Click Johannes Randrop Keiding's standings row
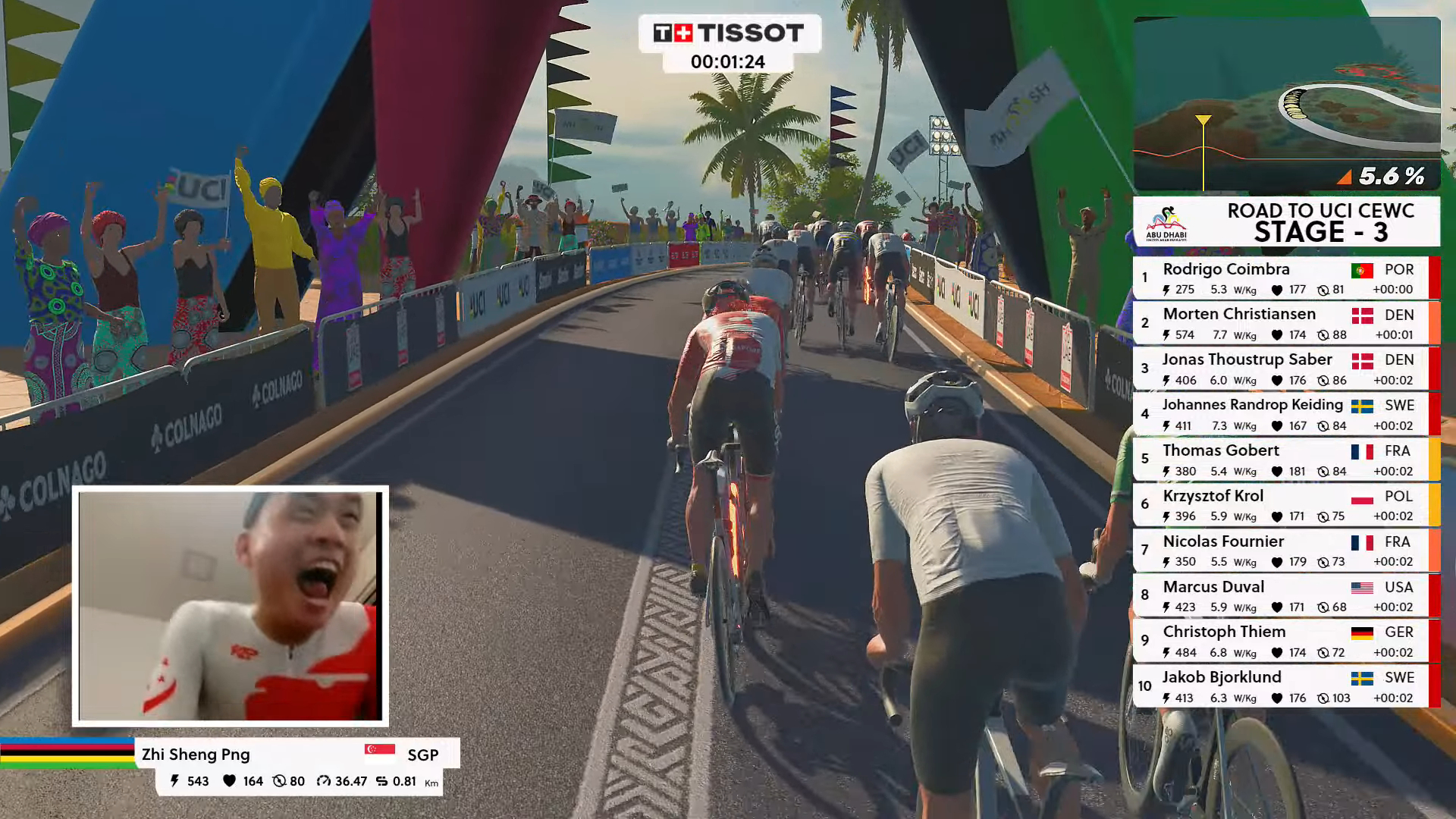This screenshot has width=1456, height=819. (1282, 414)
